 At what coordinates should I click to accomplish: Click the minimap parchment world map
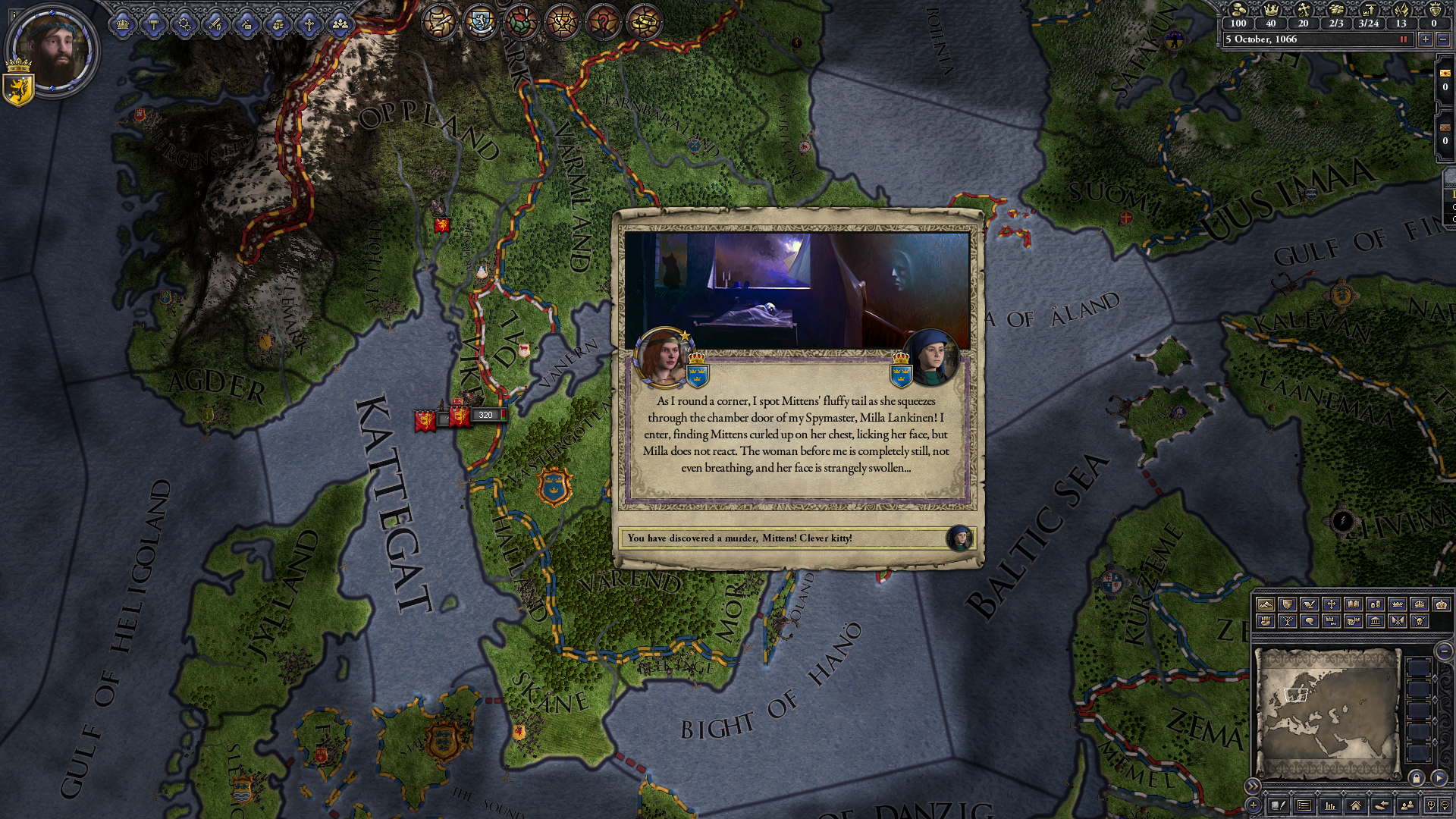[x=1327, y=713]
